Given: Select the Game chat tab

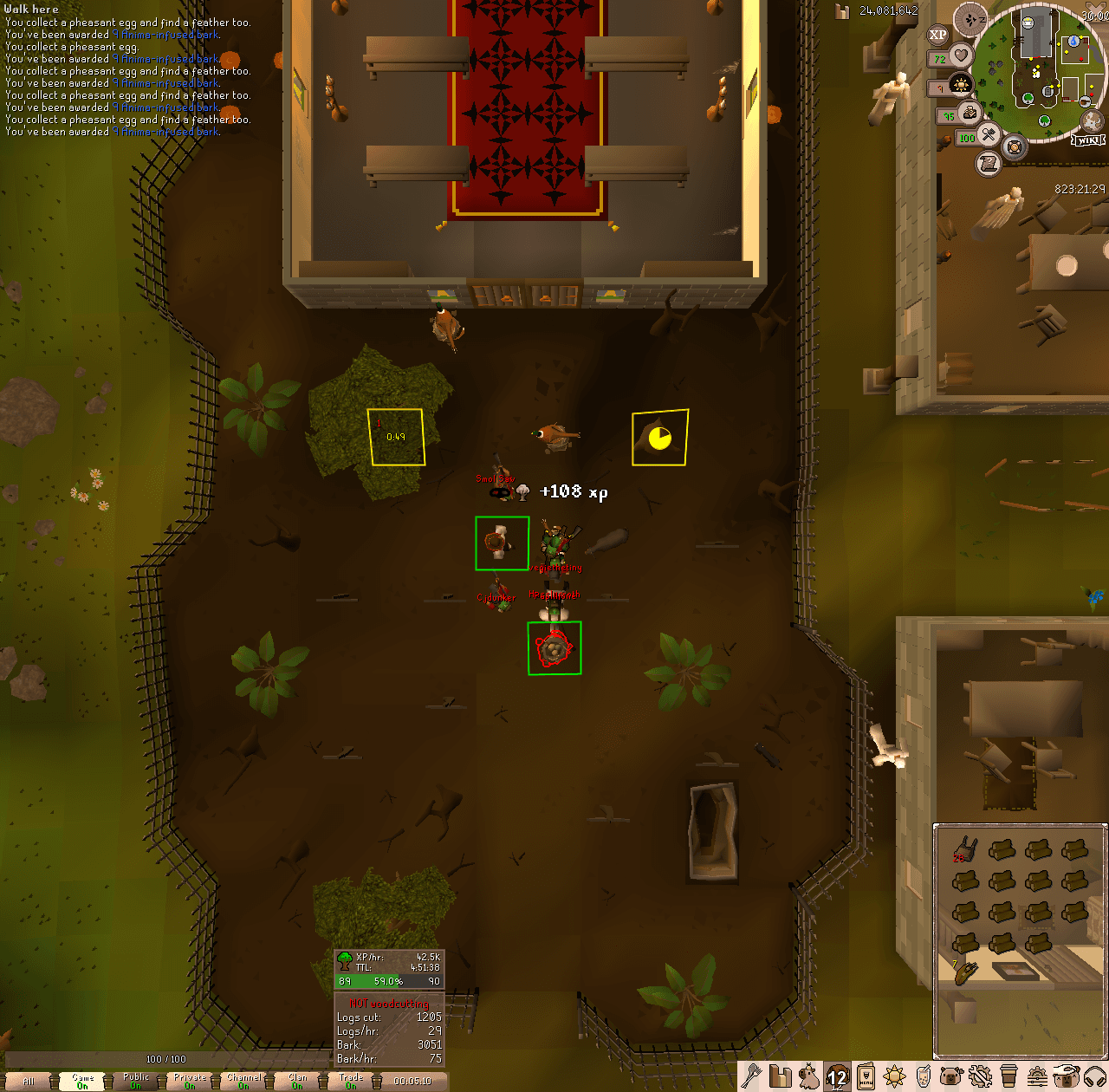Looking at the screenshot, I should pyautogui.click(x=82, y=1081).
